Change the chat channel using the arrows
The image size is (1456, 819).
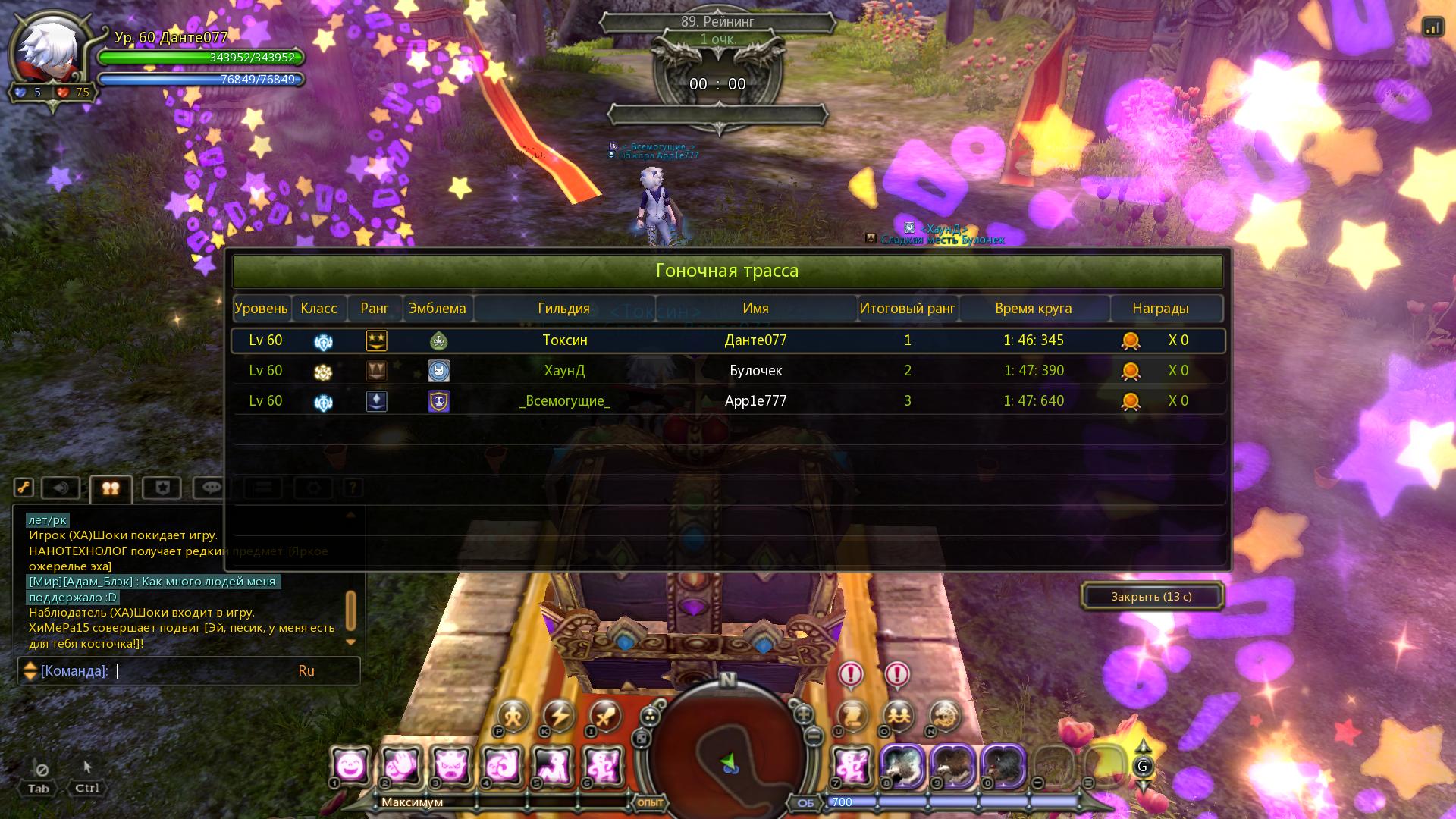pyautogui.click(x=30, y=671)
